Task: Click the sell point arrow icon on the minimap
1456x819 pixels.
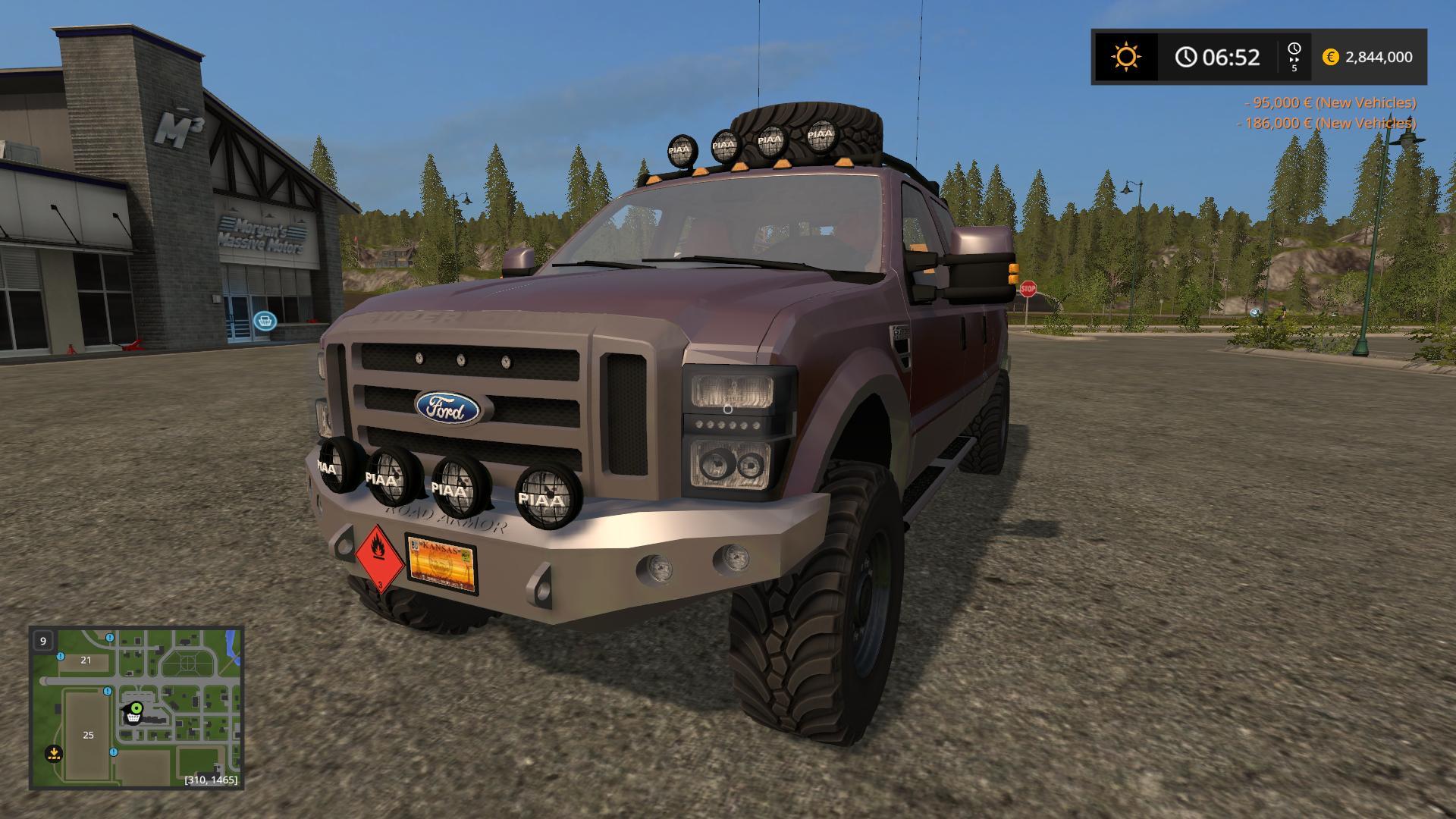Action: 54,754
